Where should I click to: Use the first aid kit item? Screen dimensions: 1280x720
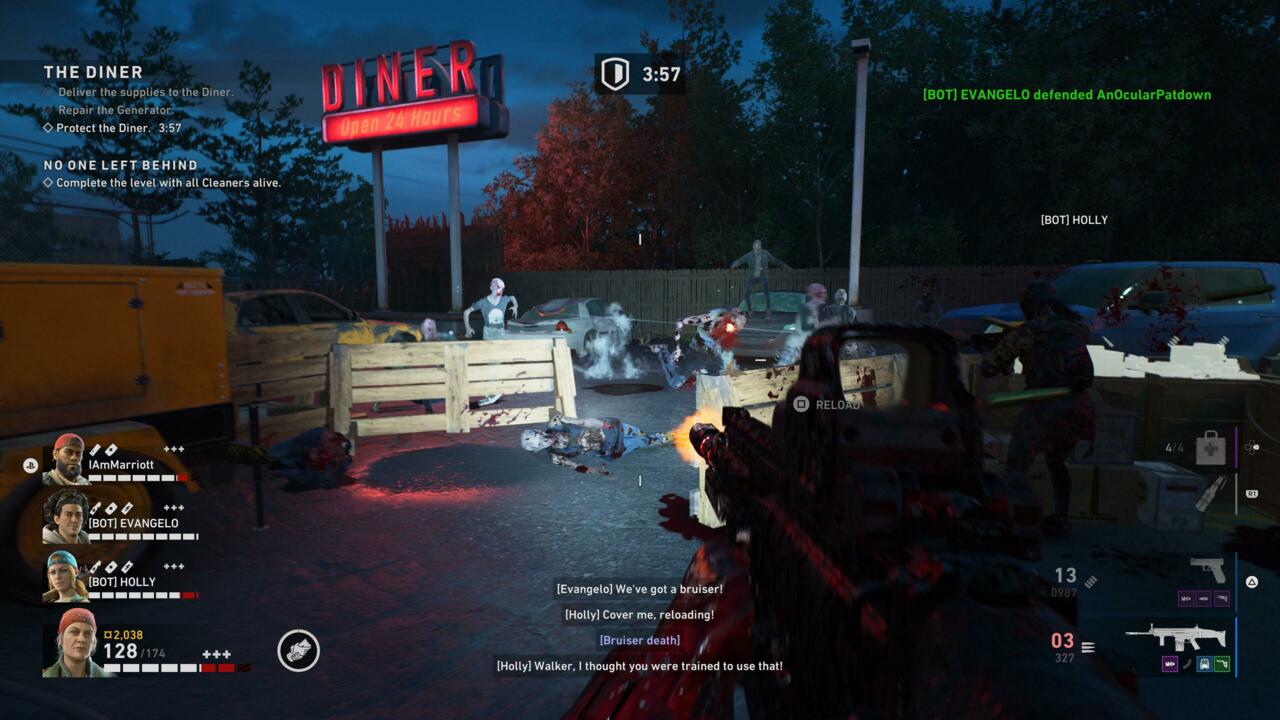point(1212,447)
